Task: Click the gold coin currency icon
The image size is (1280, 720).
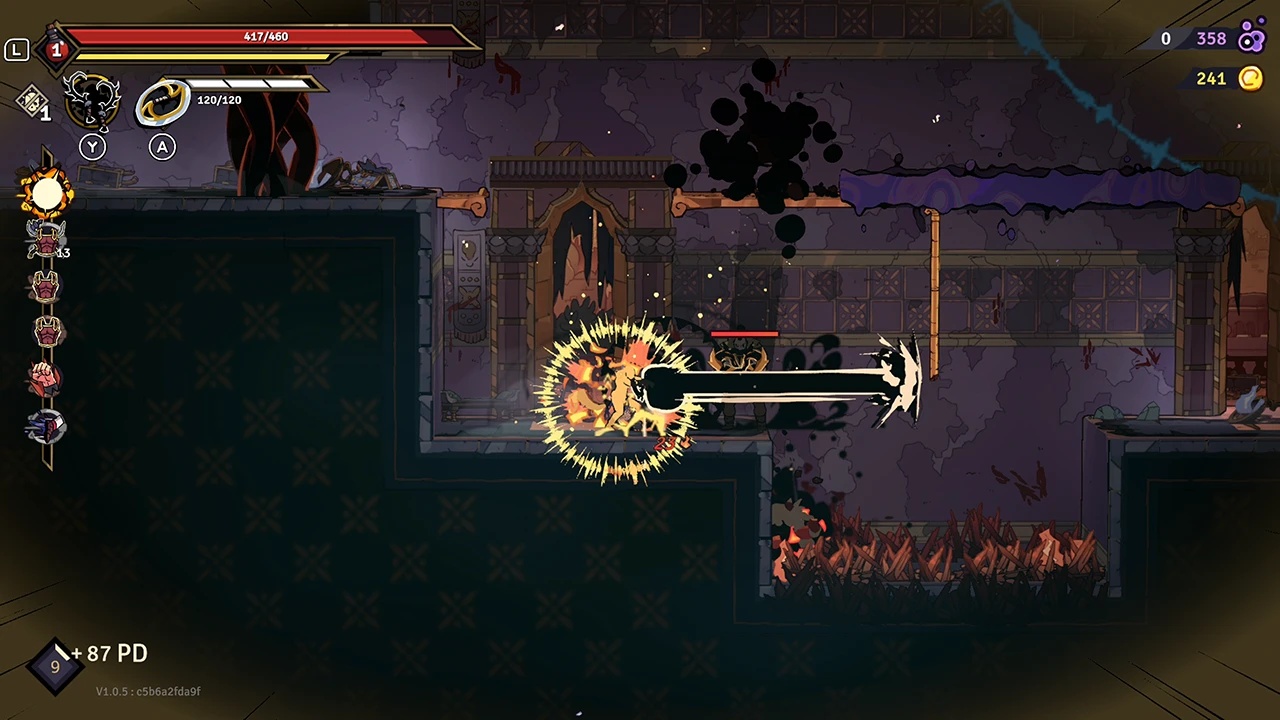Action: [x=1250, y=78]
